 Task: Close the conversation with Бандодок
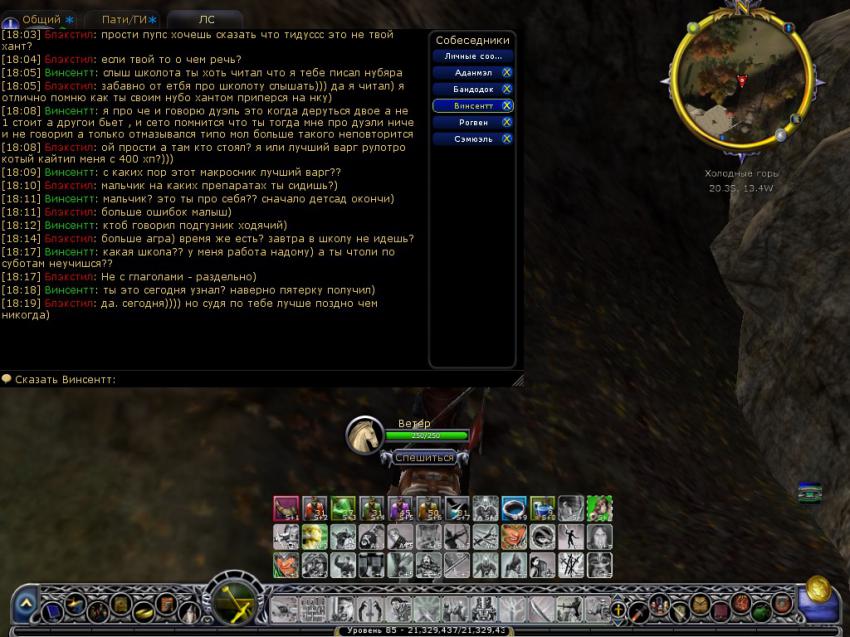[507, 89]
